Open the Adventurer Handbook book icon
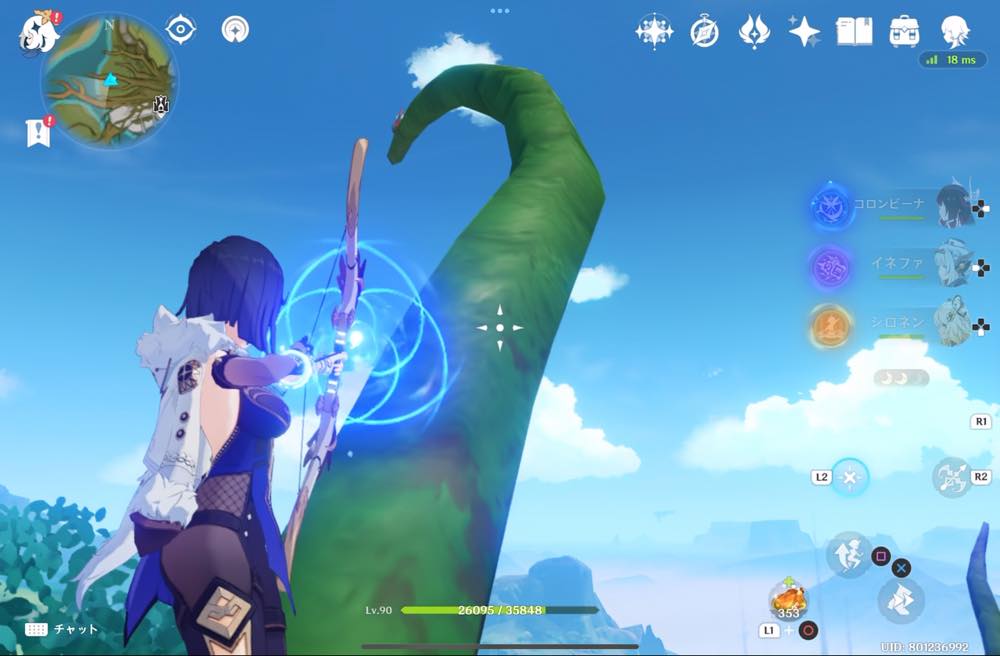This screenshot has height=656, width=1000. (854, 32)
